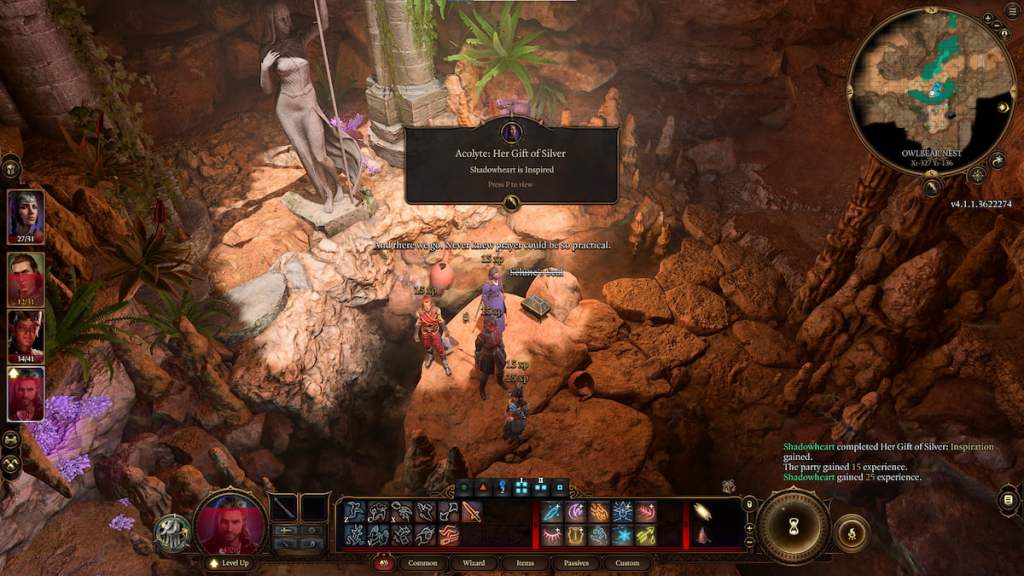Viewport: 1024px width, 576px height.
Task: Zoom in the minimap with plus button
Action: click(x=986, y=19)
